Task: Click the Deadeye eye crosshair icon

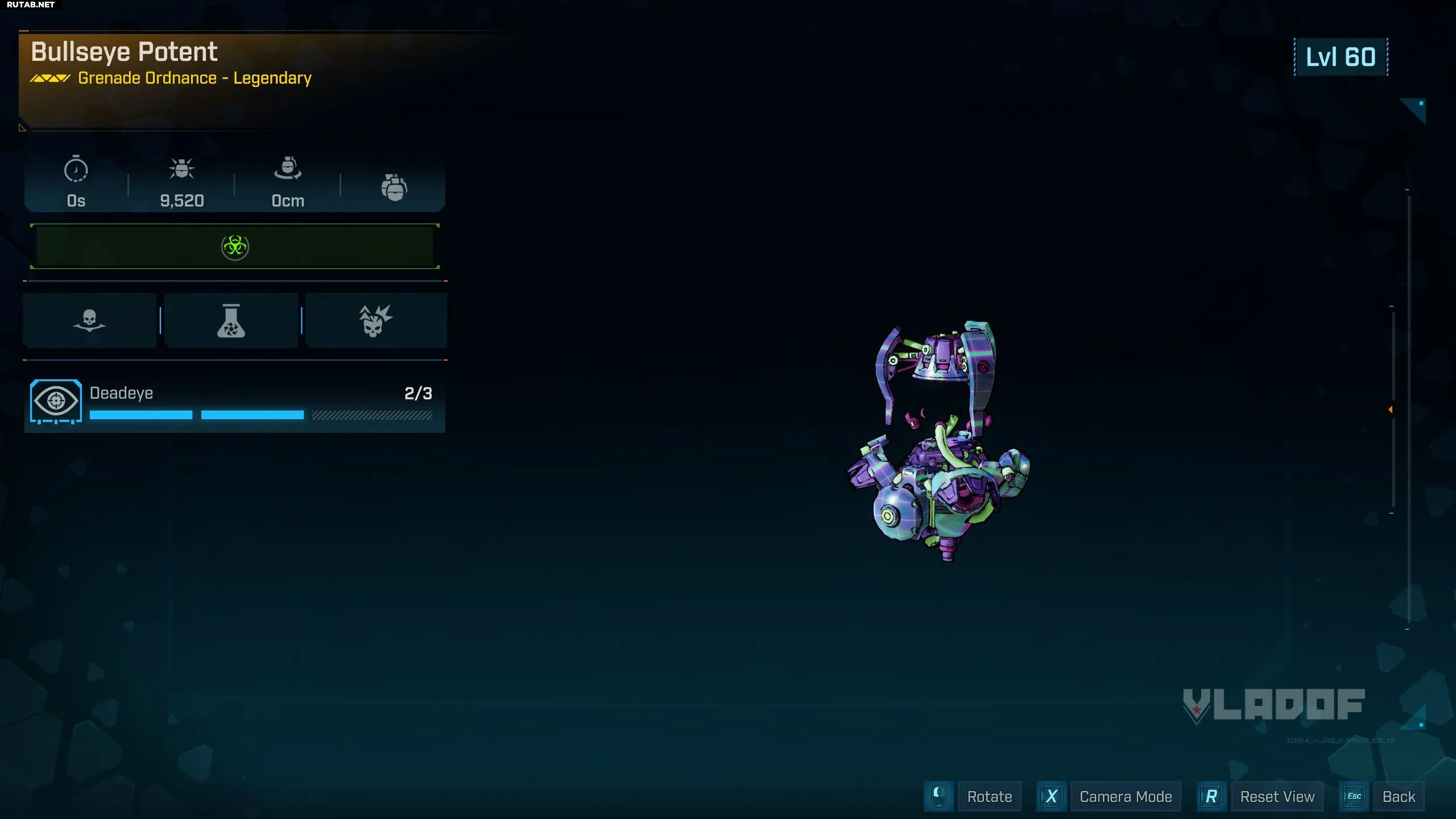Action: point(56,401)
